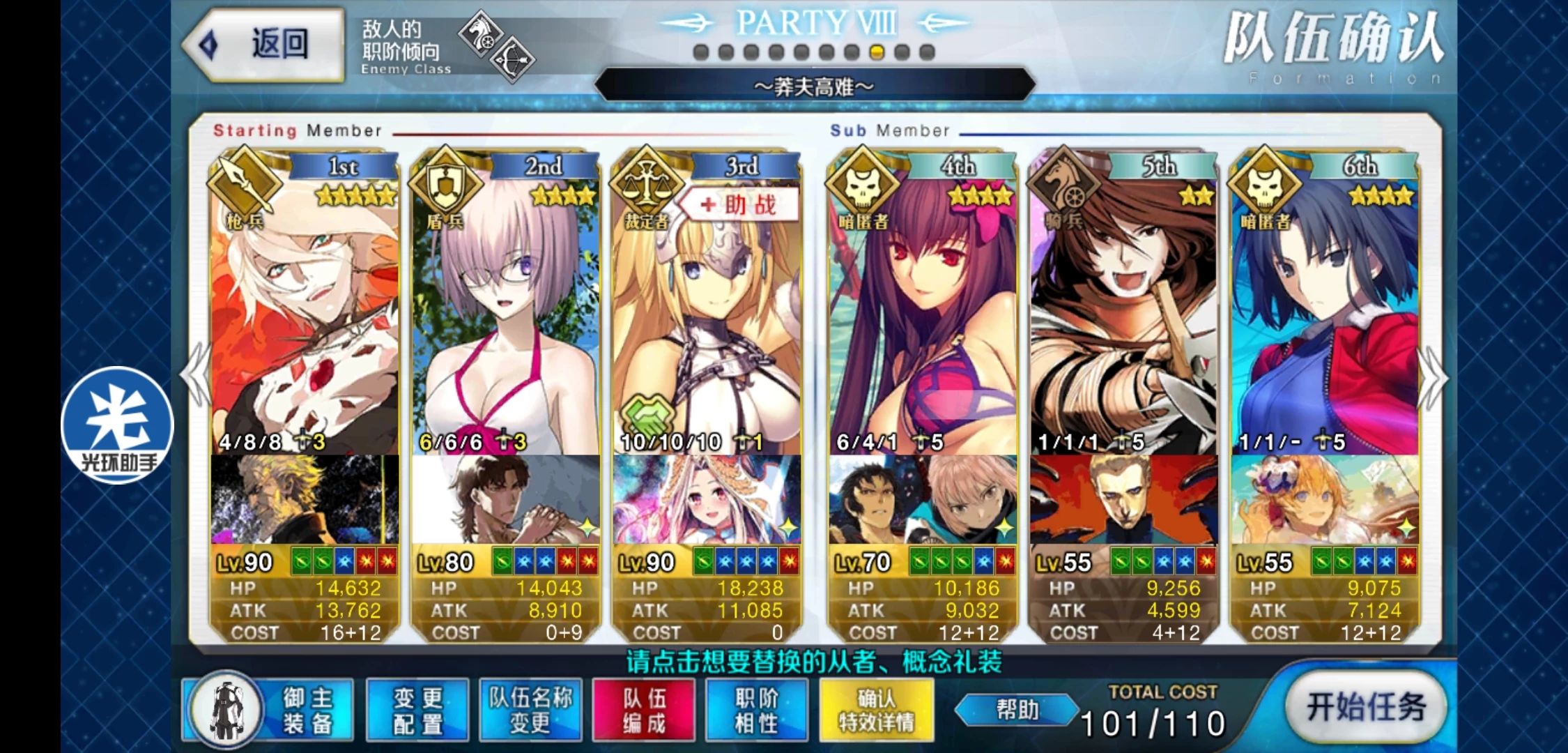This screenshot has height=753, width=1568.
Task: Open 队伍编成 party setup
Action: click(644, 710)
